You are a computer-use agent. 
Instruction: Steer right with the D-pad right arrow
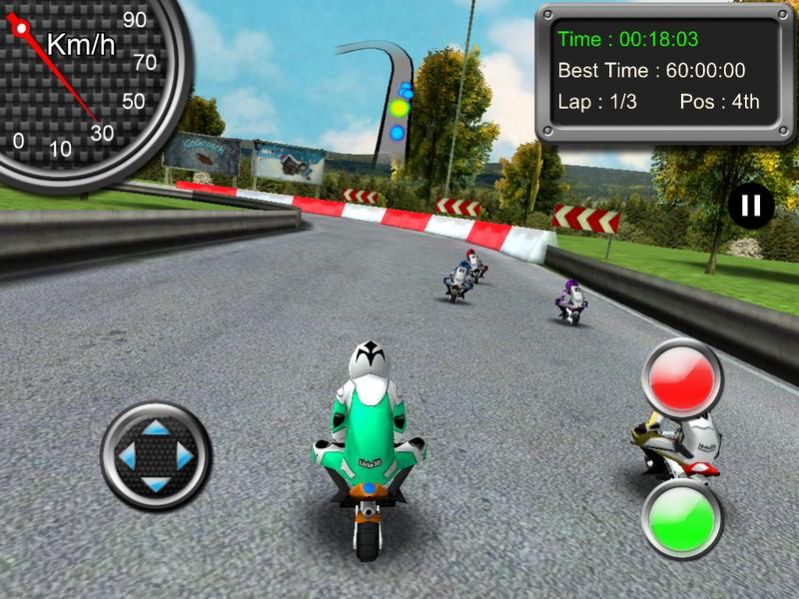pos(185,457)
